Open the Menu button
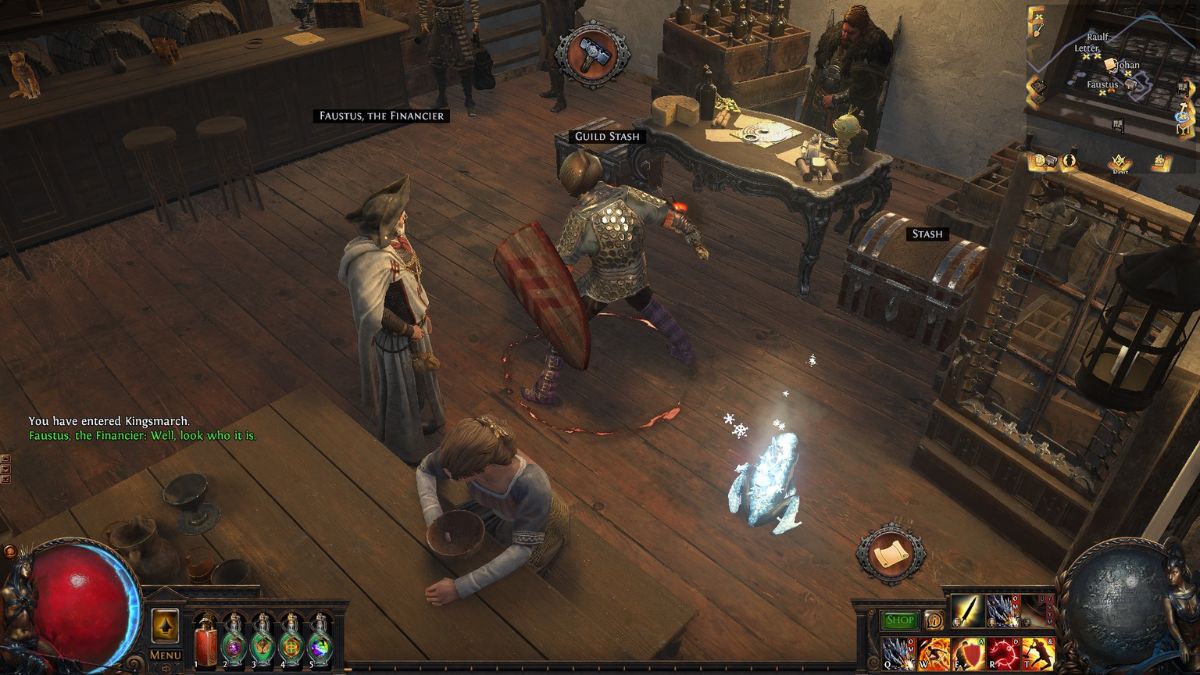The width and height of the screenshot is (1200, 675). pos(165,656)
